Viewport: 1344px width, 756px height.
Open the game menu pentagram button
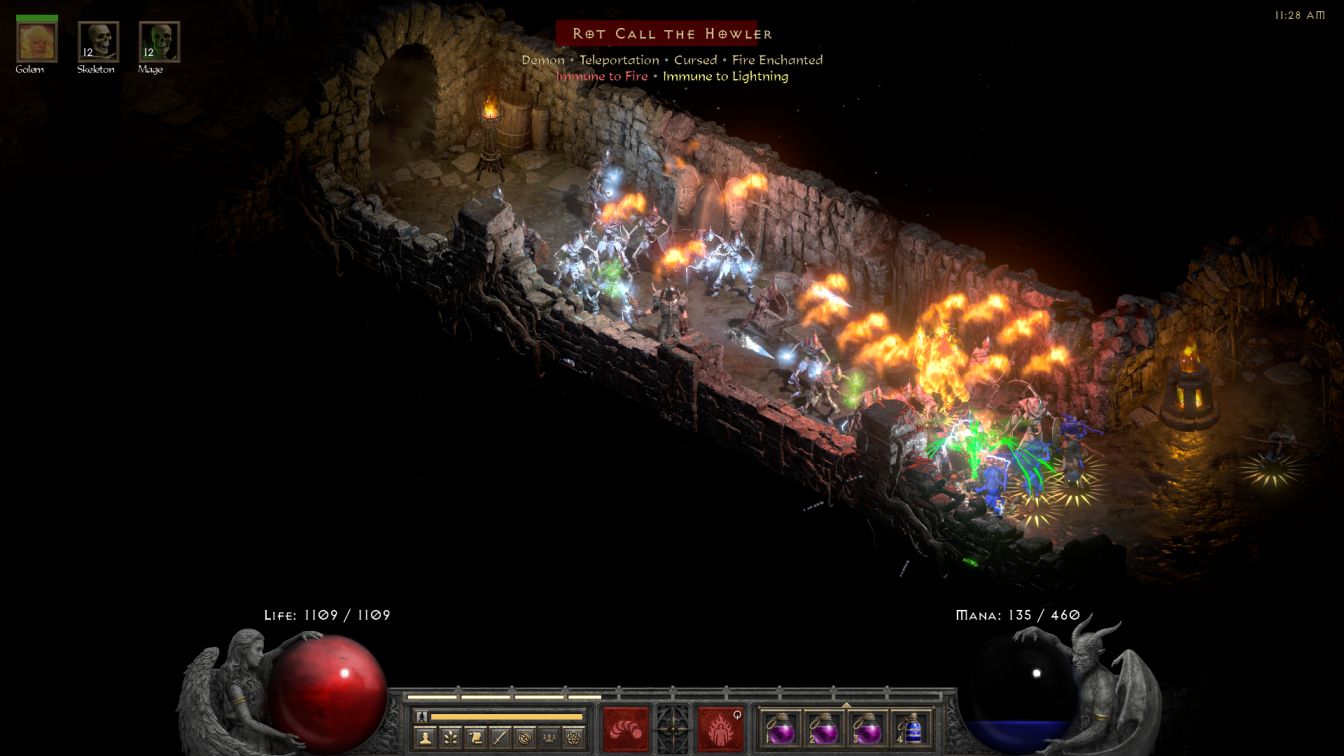[x=574, y=738]
